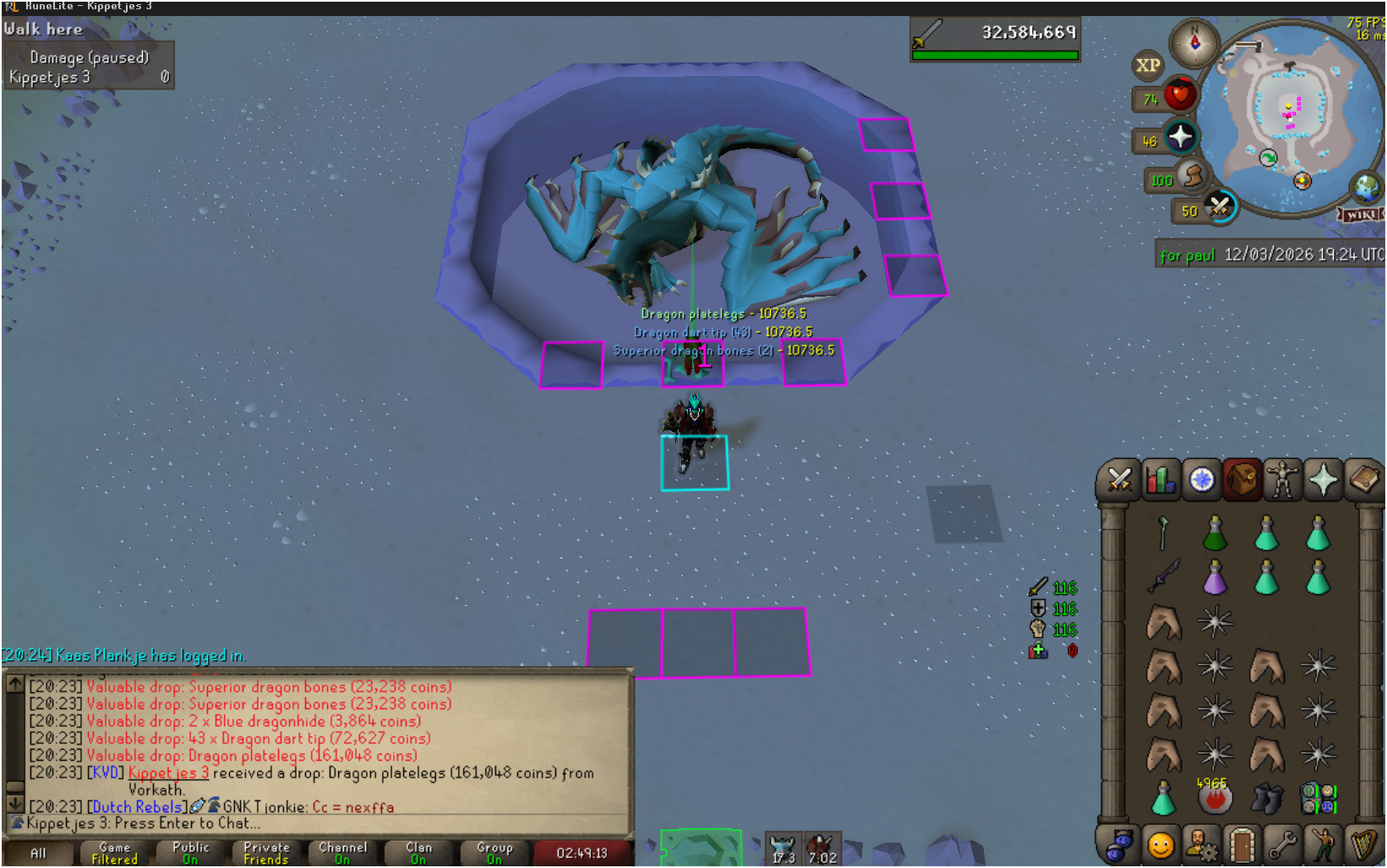Open the Combat Options tab
Image resolution: width=1387 pixels, height=868 pixels.
click(x=1119, y=480)
